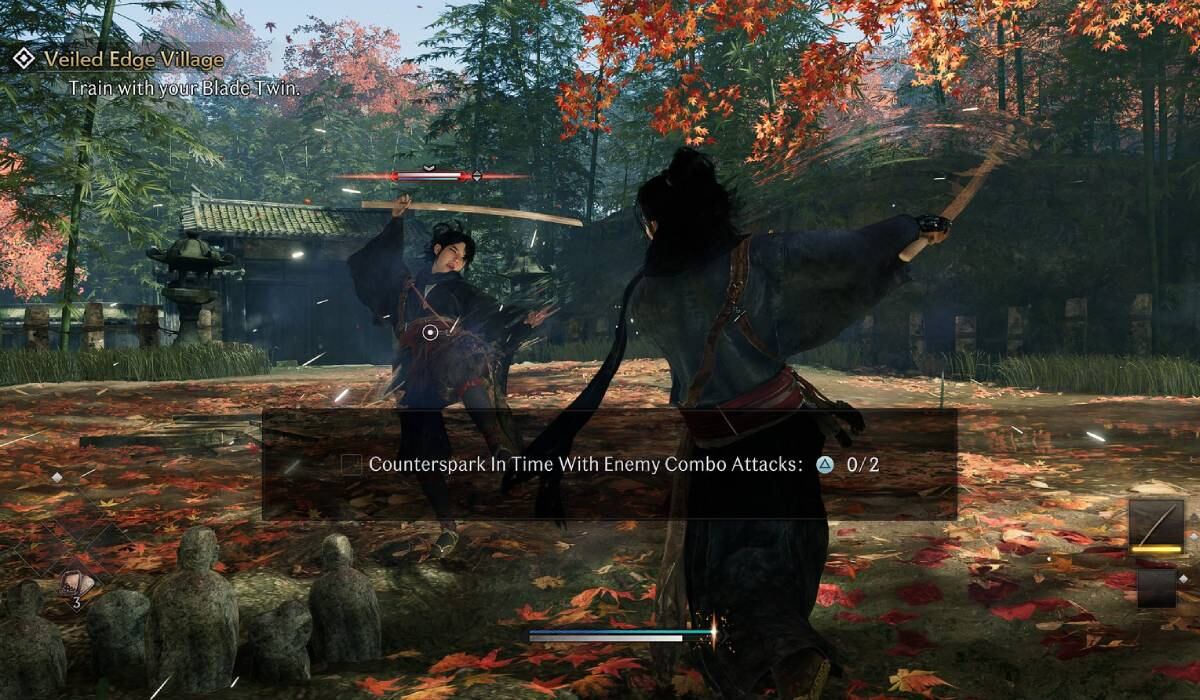Select the diamond mission icon beside Veiled Edge Village
The image size is (1200, 700).
pyautogui.click(x=23, y=60)
